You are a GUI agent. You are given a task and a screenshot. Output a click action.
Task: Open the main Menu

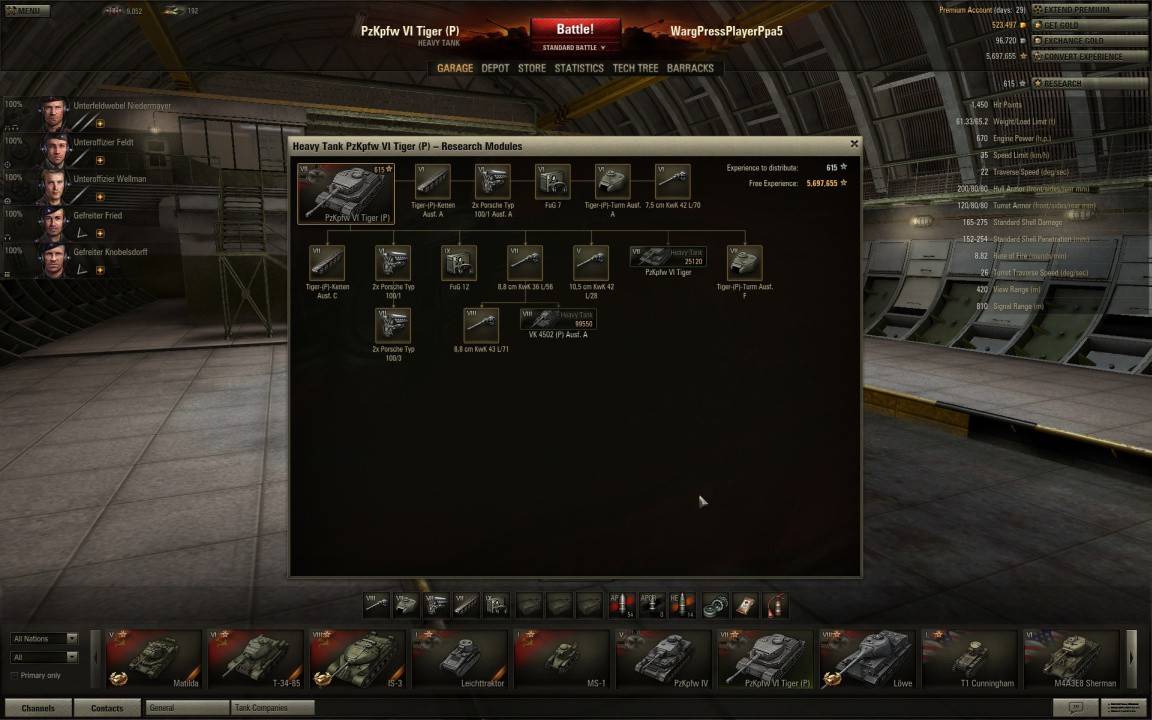(x=27, y=10)
